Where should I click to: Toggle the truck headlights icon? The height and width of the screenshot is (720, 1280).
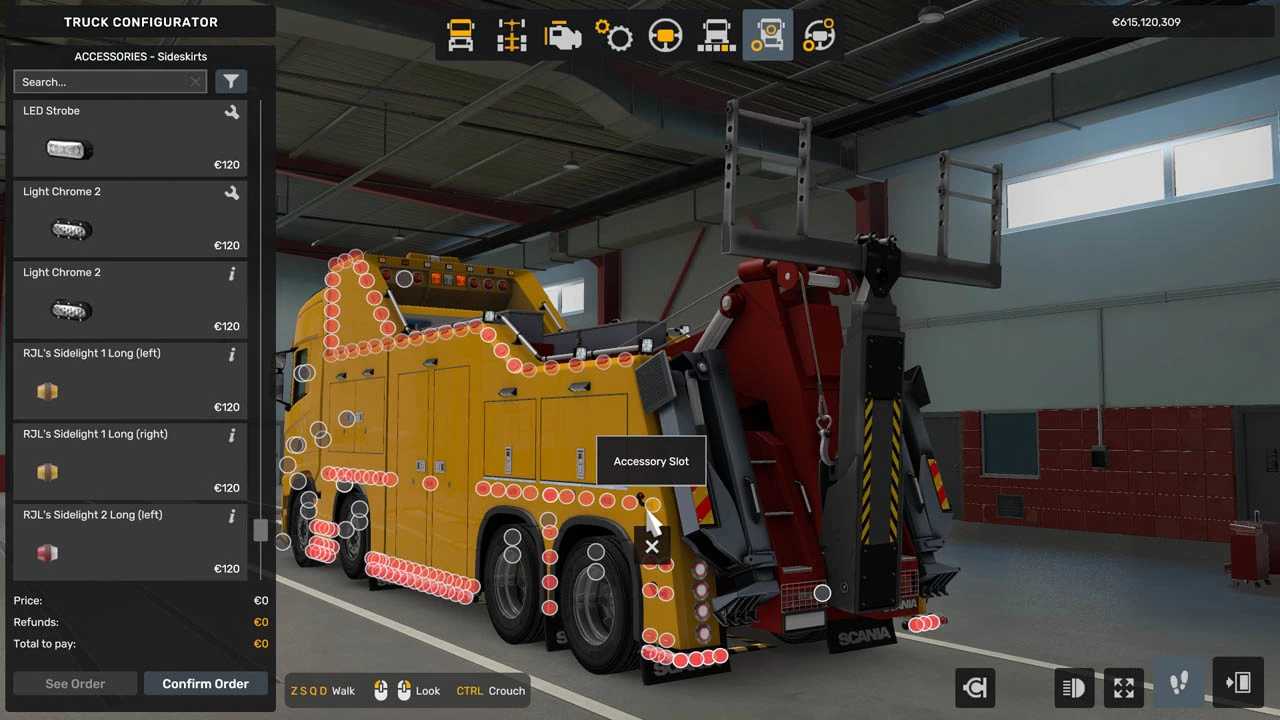pyautogui.click(x=1073, y=687)
